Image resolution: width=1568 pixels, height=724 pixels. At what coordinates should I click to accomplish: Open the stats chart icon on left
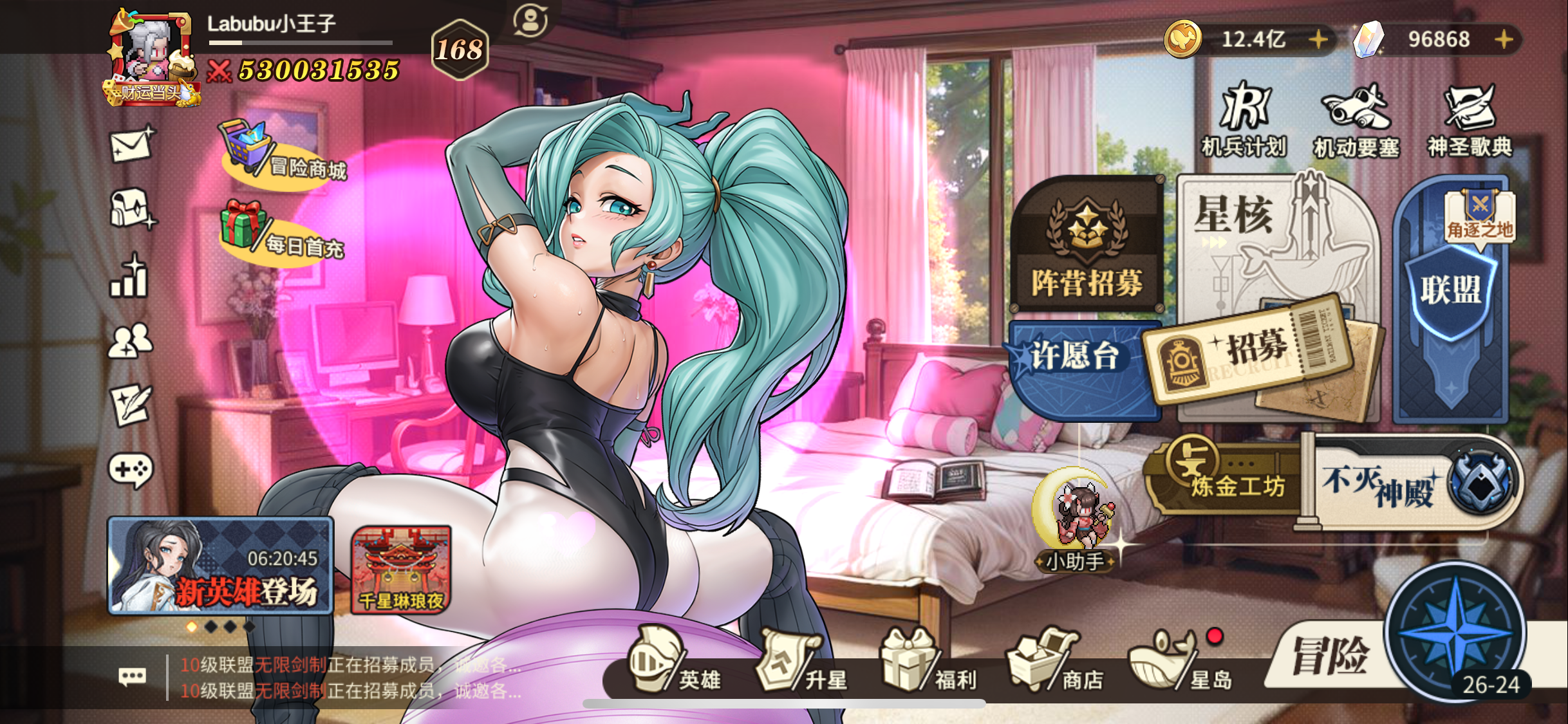[127, 278]
